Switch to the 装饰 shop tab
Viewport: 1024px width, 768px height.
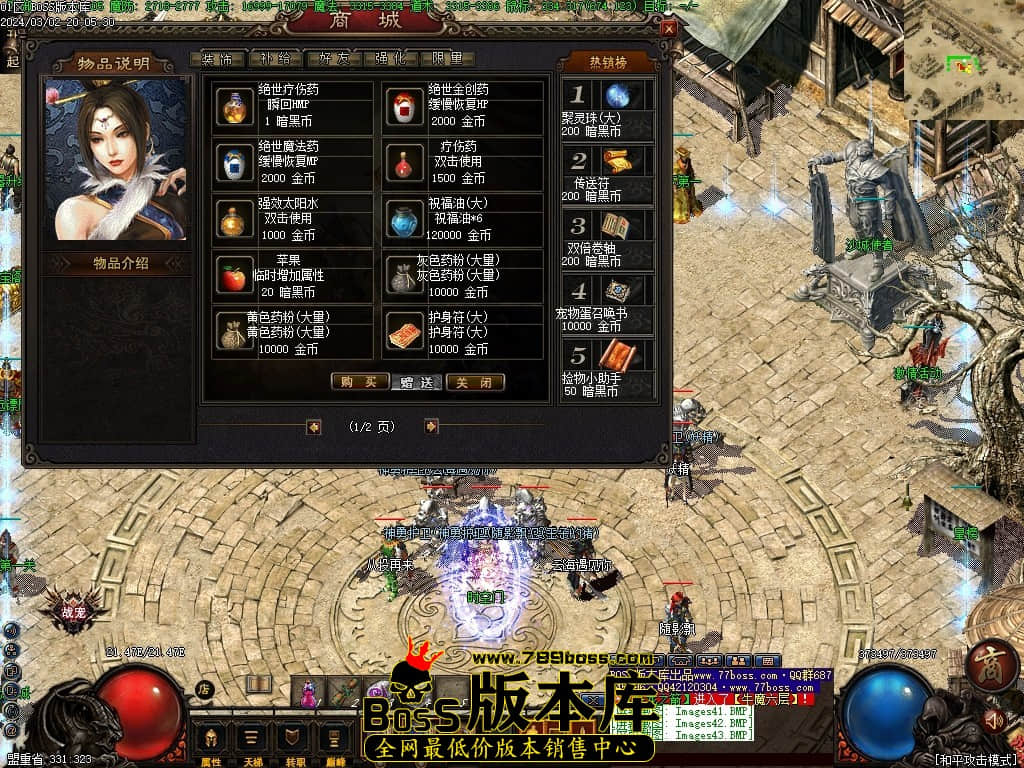click(216, 59)
